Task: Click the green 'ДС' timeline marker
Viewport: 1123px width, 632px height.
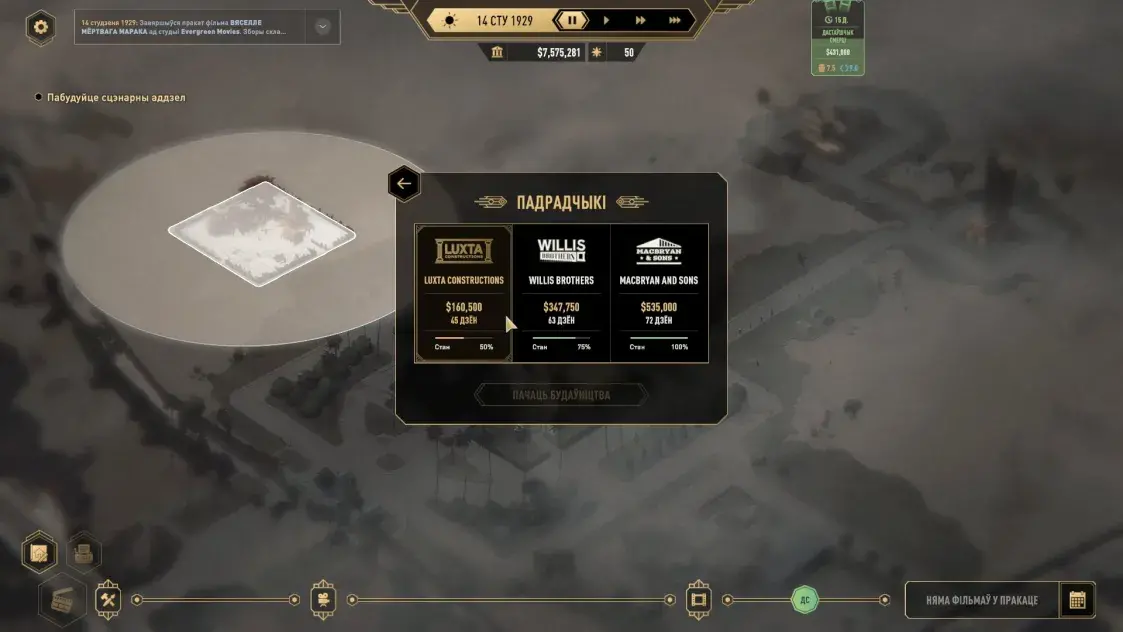Action: (805, 600)
